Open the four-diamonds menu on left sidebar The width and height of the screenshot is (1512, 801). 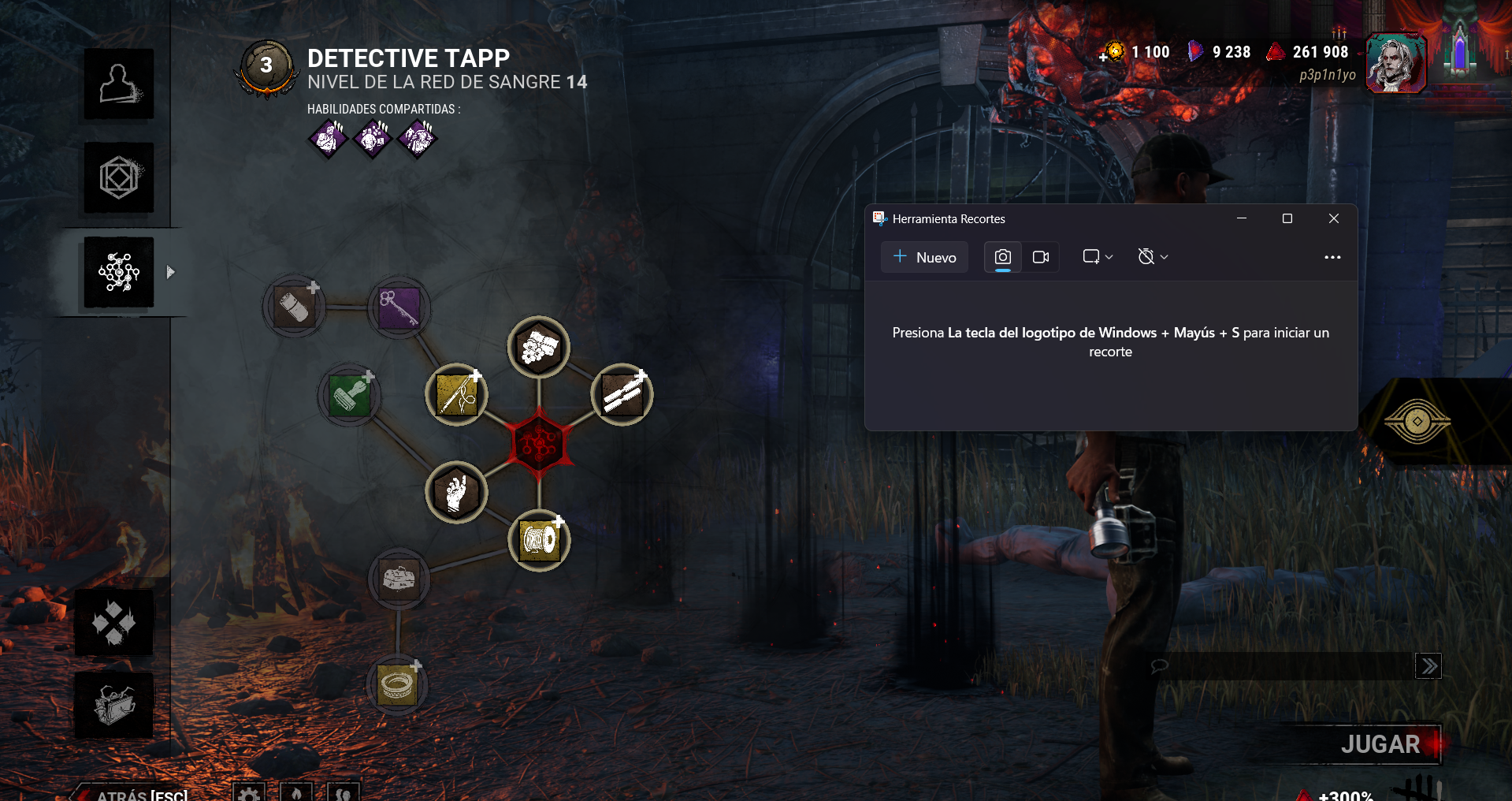(114, 622)
